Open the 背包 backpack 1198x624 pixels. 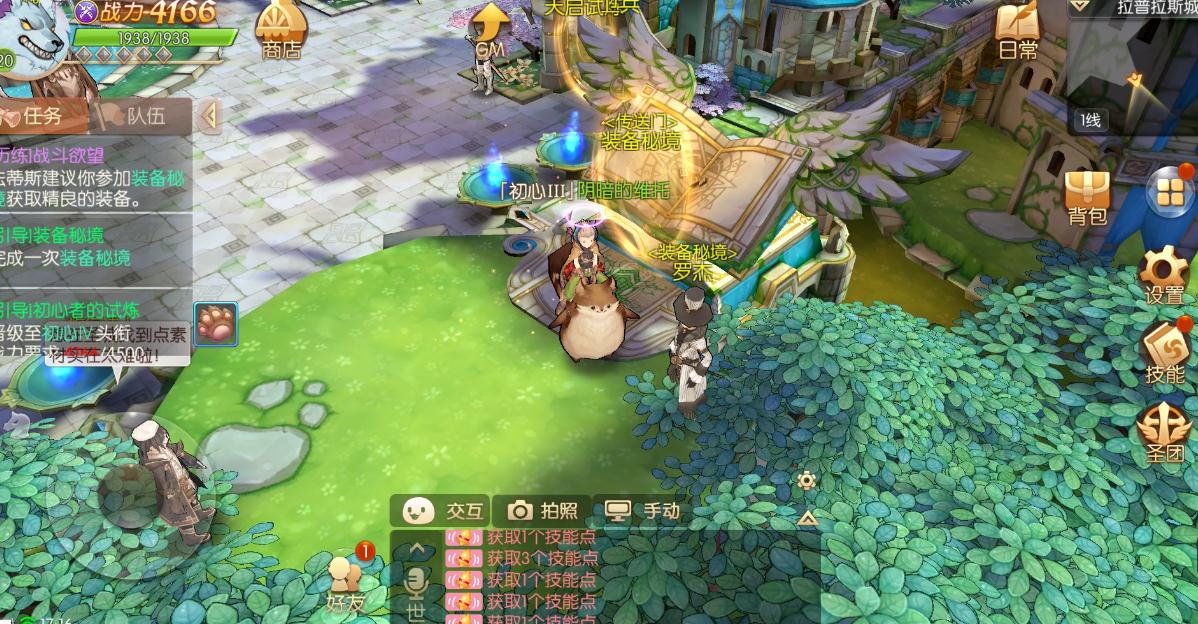(1087, 195)
